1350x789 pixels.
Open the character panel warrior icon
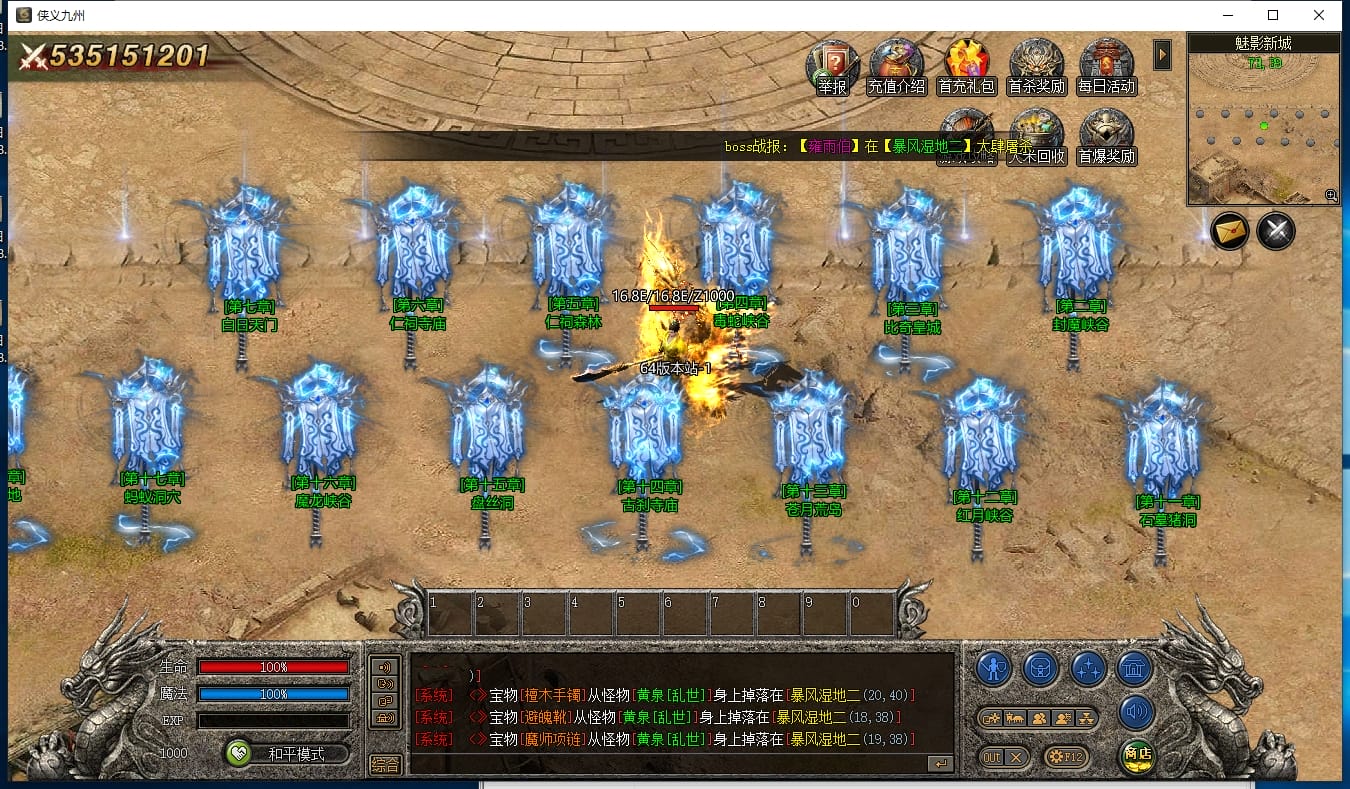(994, 668)
